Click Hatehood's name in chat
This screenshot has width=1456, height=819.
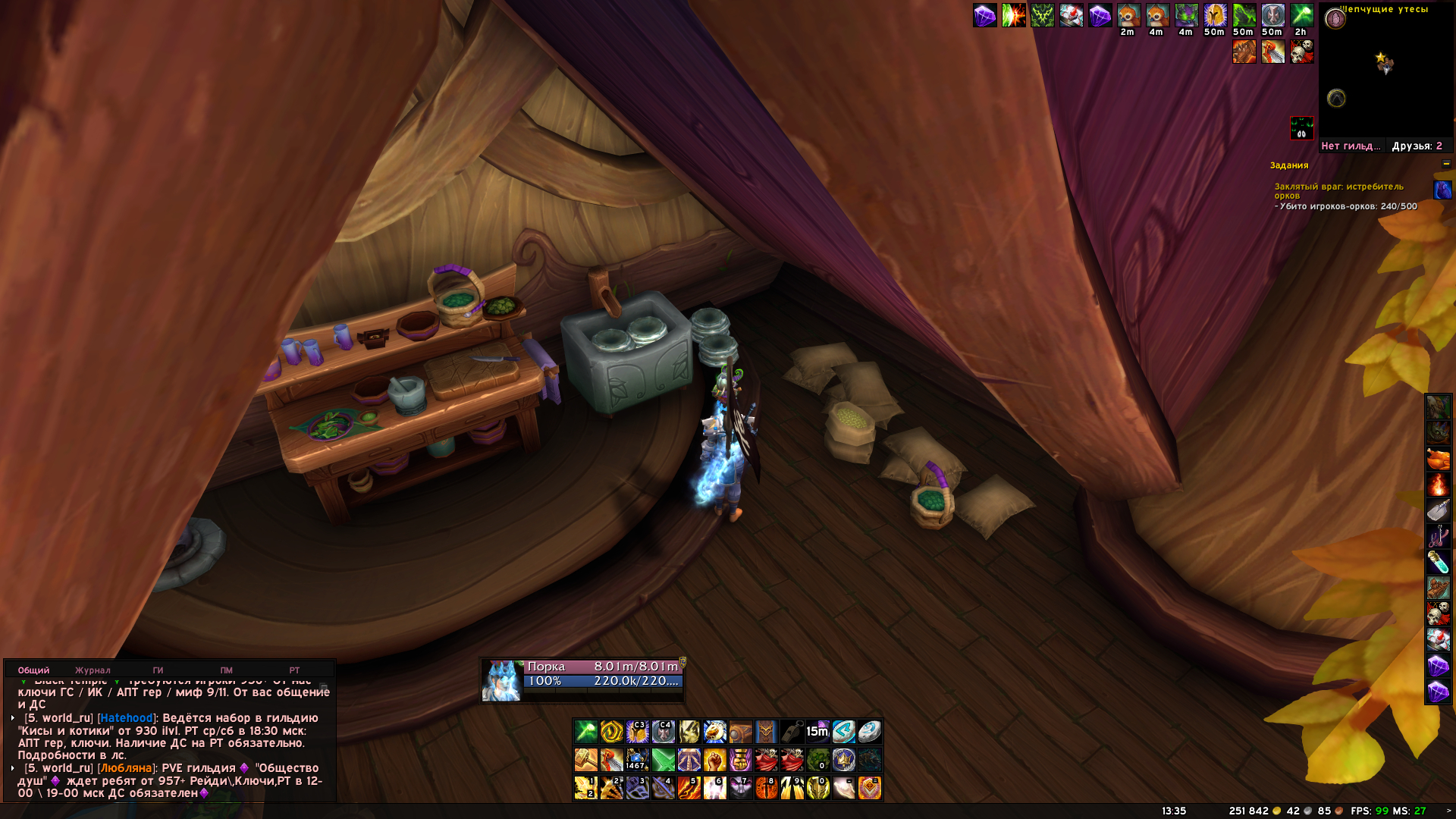click(x=126, y=718)
